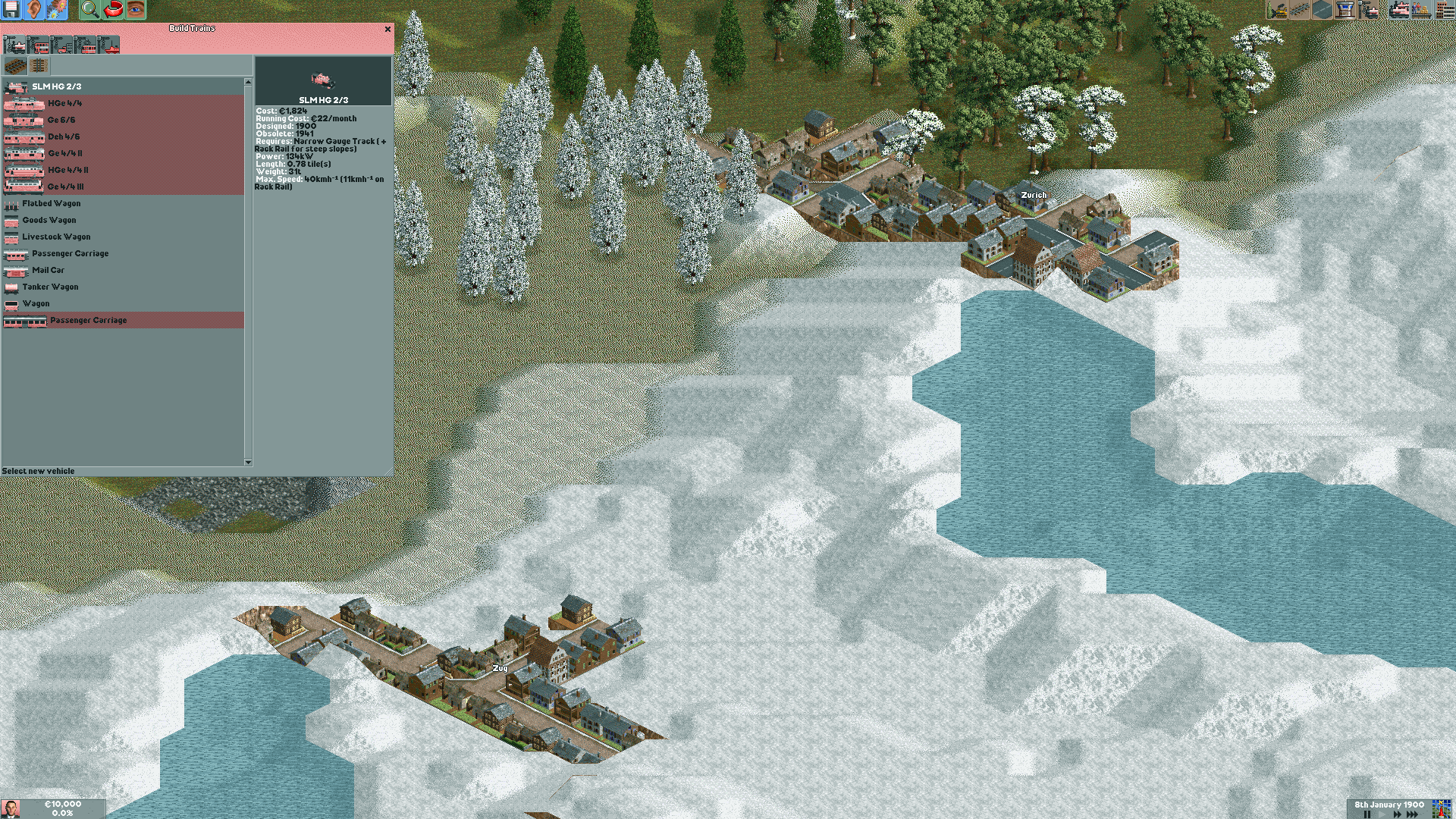Screen dimensions: 1456x819
Task: Open the road construction tool
Action: (1319, 9)
